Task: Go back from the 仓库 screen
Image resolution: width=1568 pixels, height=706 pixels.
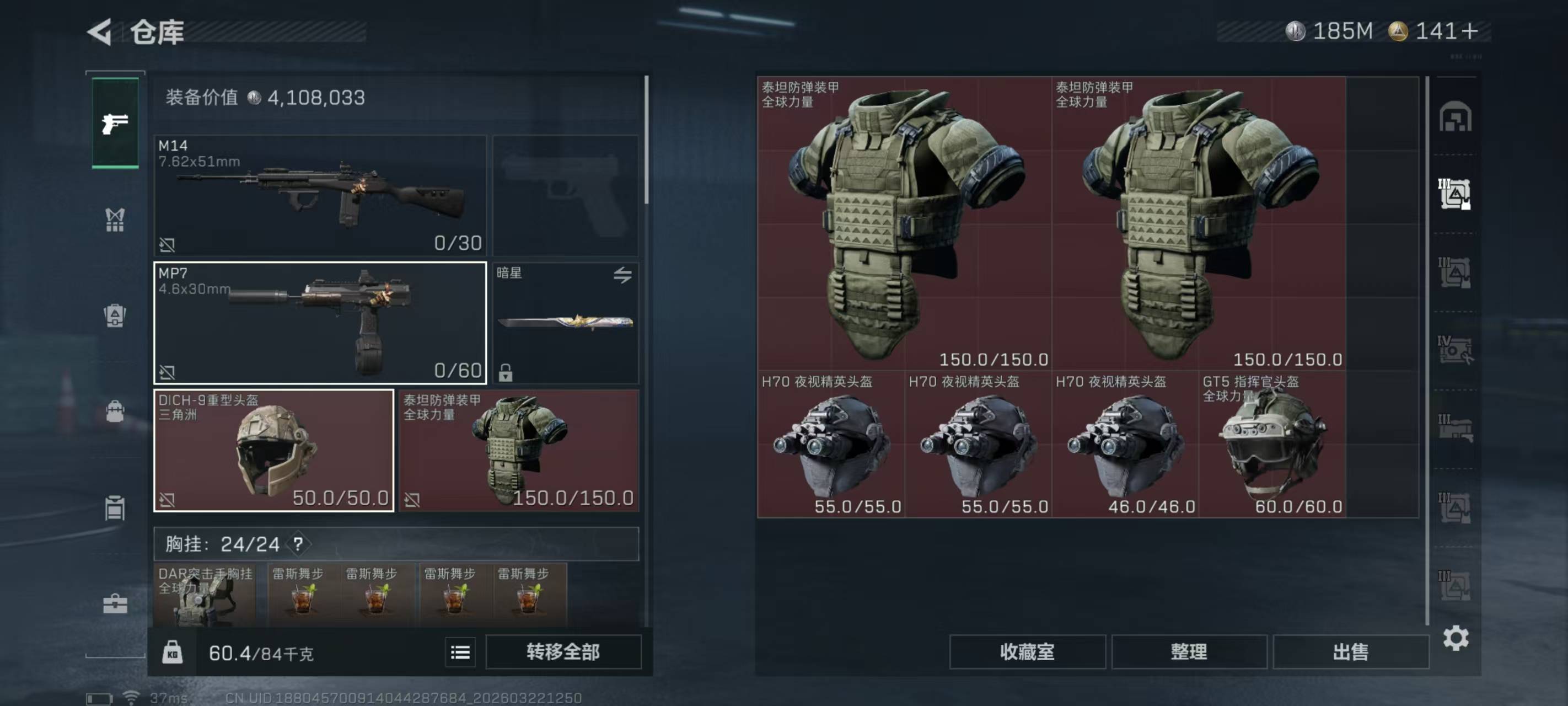Action: coord(100,31)
